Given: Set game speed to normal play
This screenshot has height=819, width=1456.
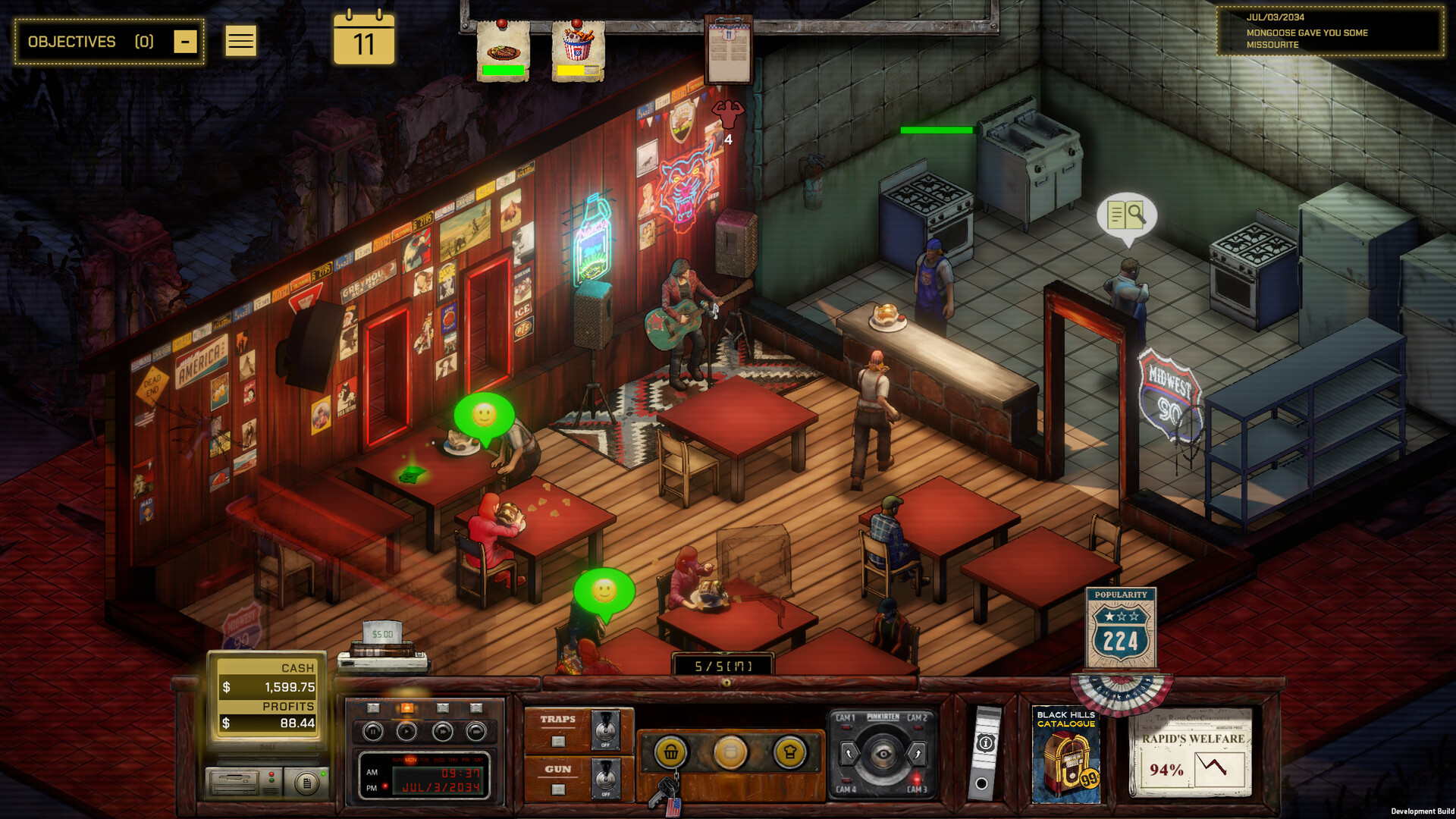Looking at the screenshot, I should click(x=407, y=732).
